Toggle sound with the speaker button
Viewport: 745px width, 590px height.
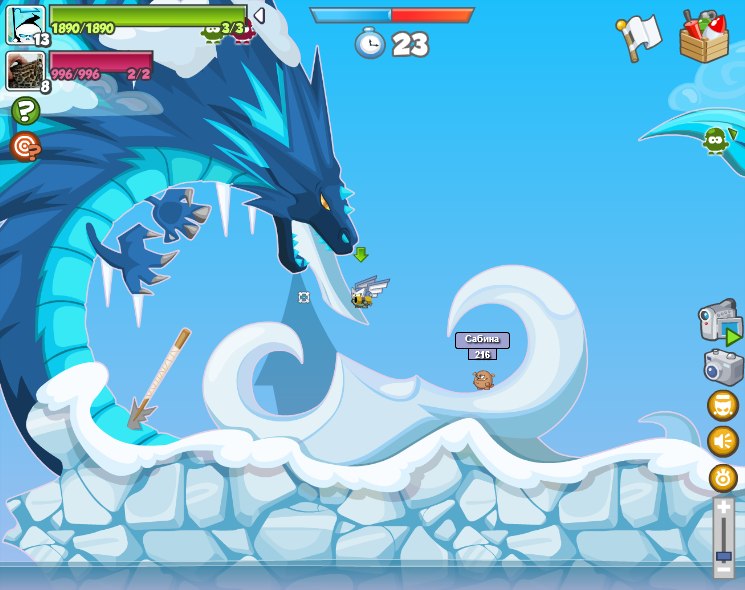723,441
